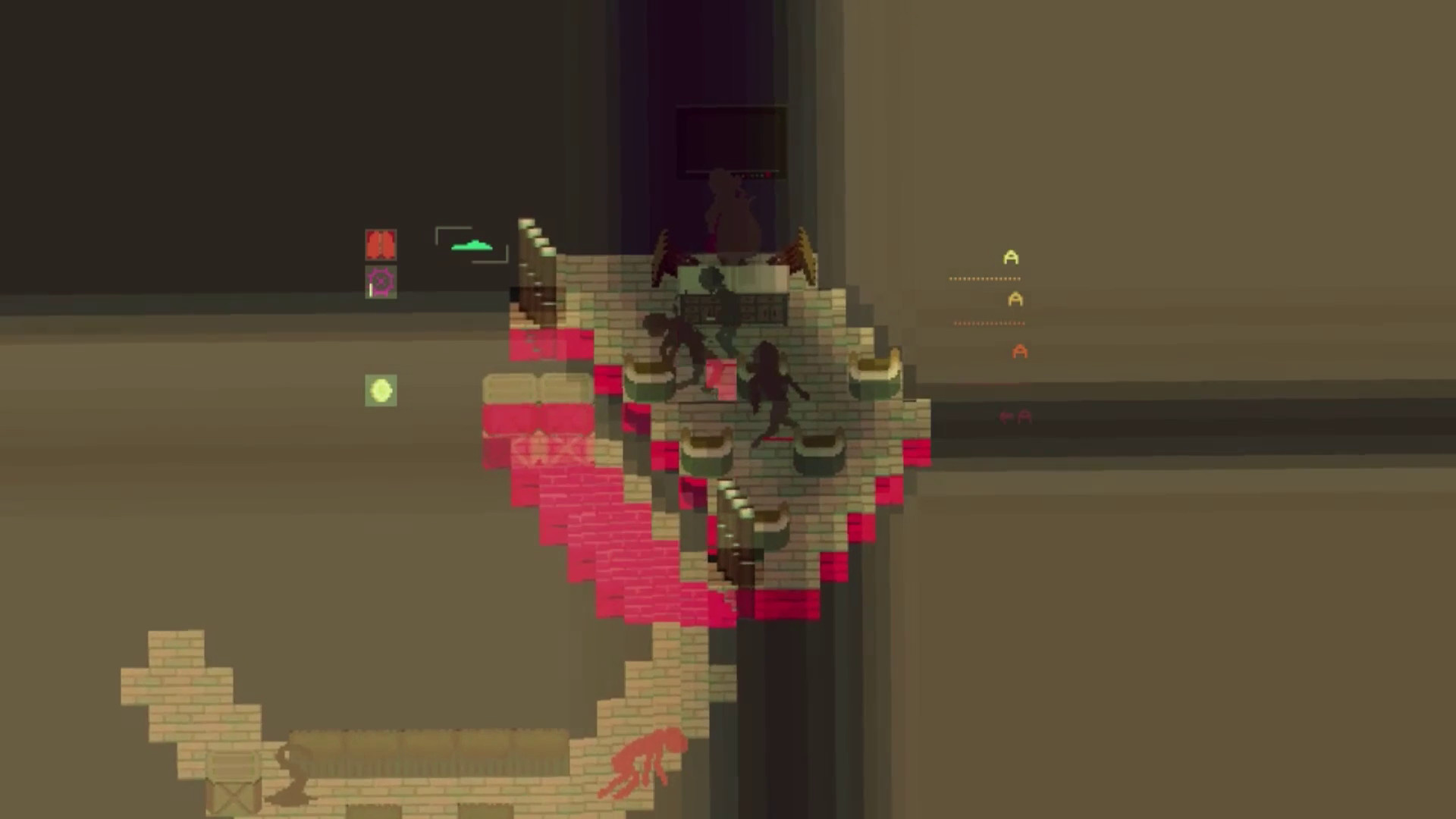Click the green landmass indicator in the brackets
Image resolution: width=1456 pixels, height=819 pixels.
coord(472,245)
